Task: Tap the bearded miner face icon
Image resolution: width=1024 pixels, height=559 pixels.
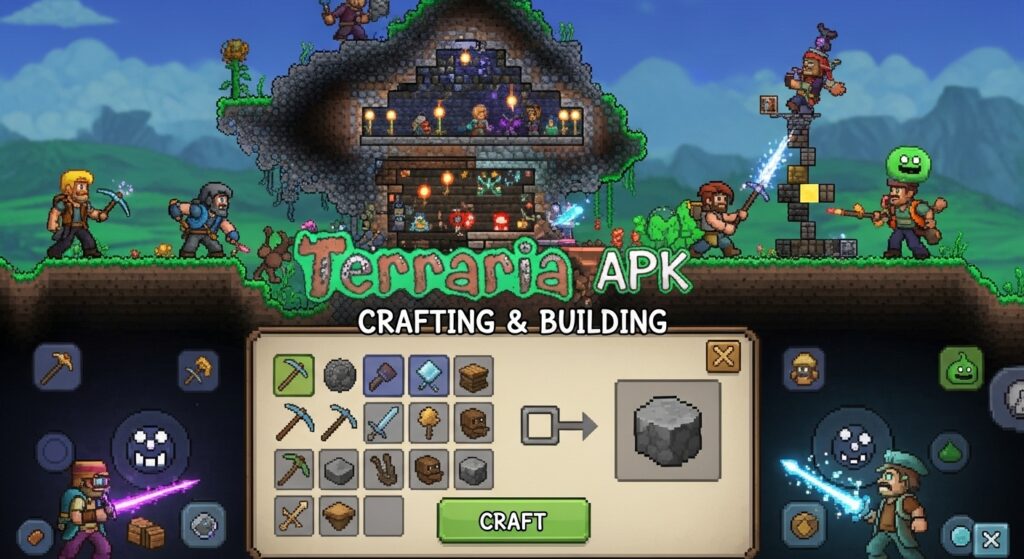Action: pos(803,369)
